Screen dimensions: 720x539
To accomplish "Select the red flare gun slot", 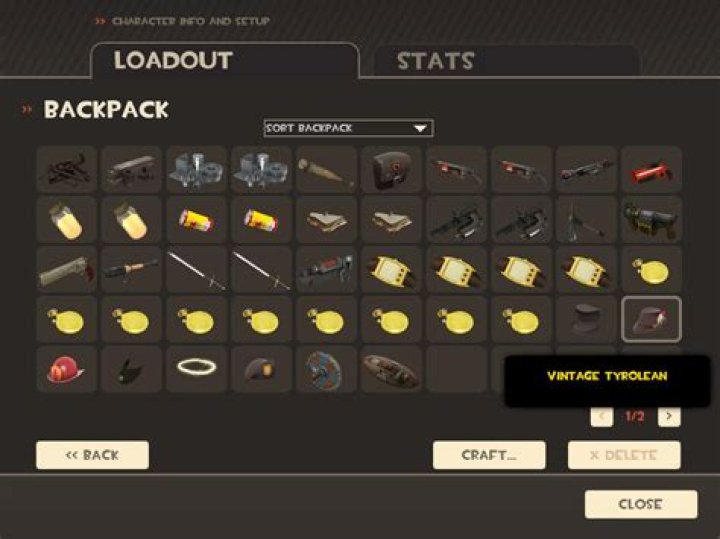I will point(651,169).
